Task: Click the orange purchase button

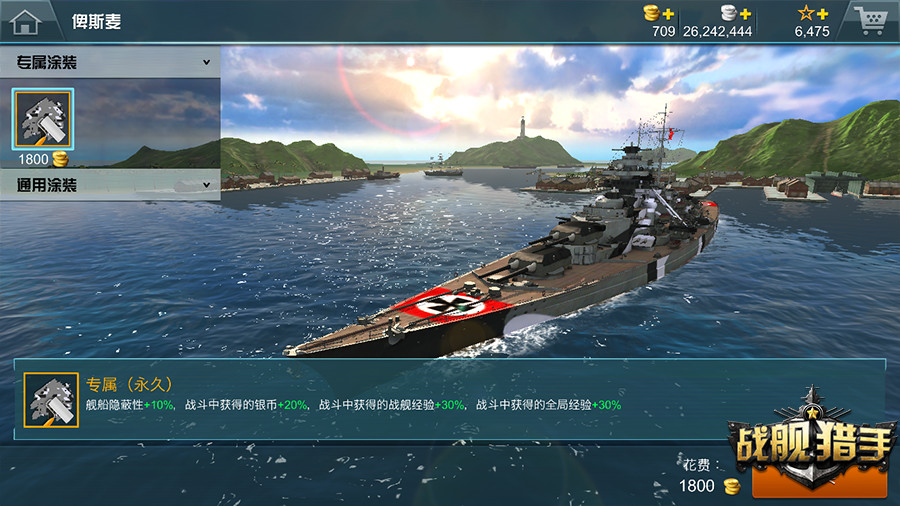Action: pyautogui.click(x=819, y=482)
